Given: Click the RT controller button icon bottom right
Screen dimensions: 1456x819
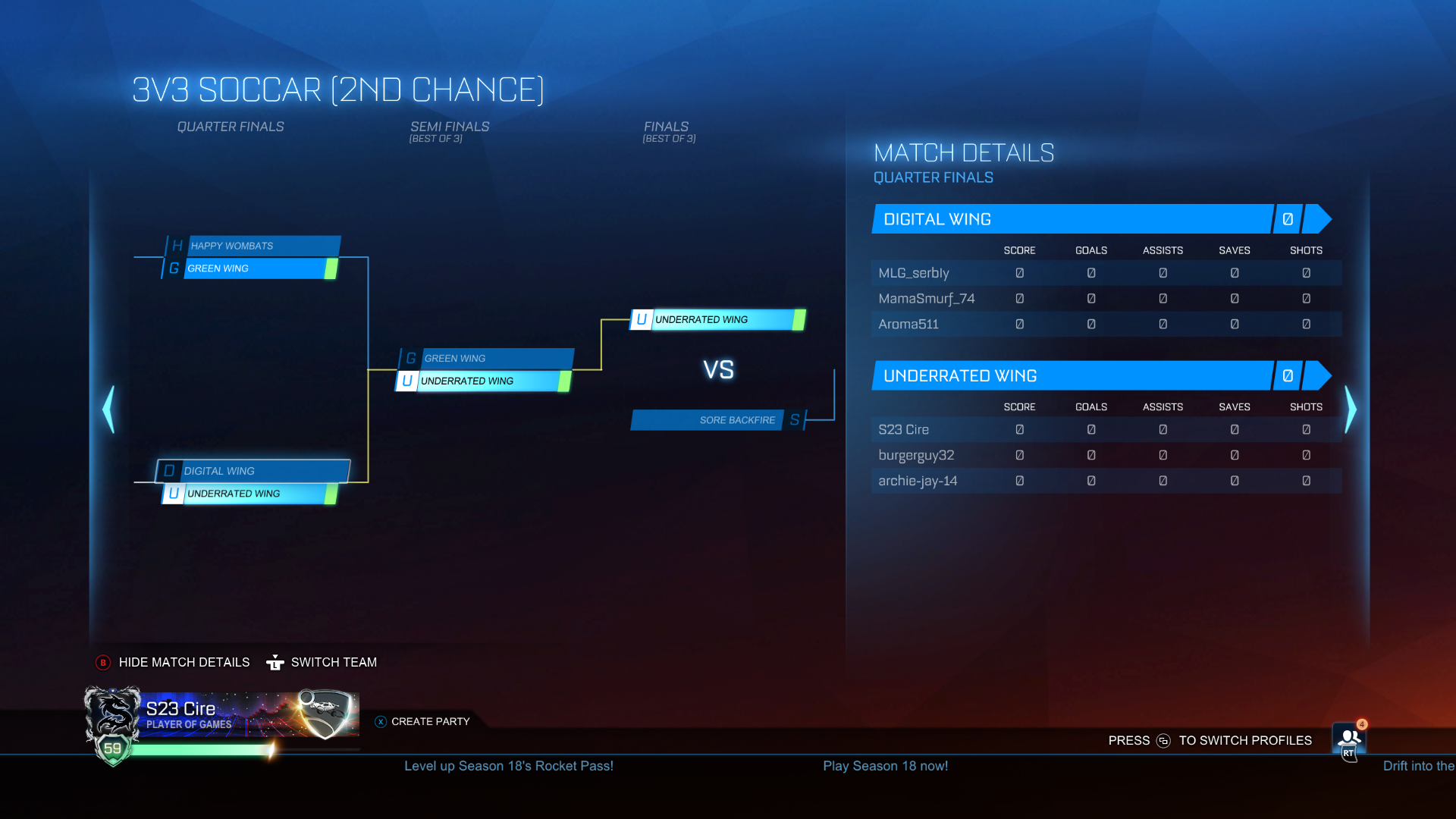Looking at the screenshot, I should coord(1348,754).
